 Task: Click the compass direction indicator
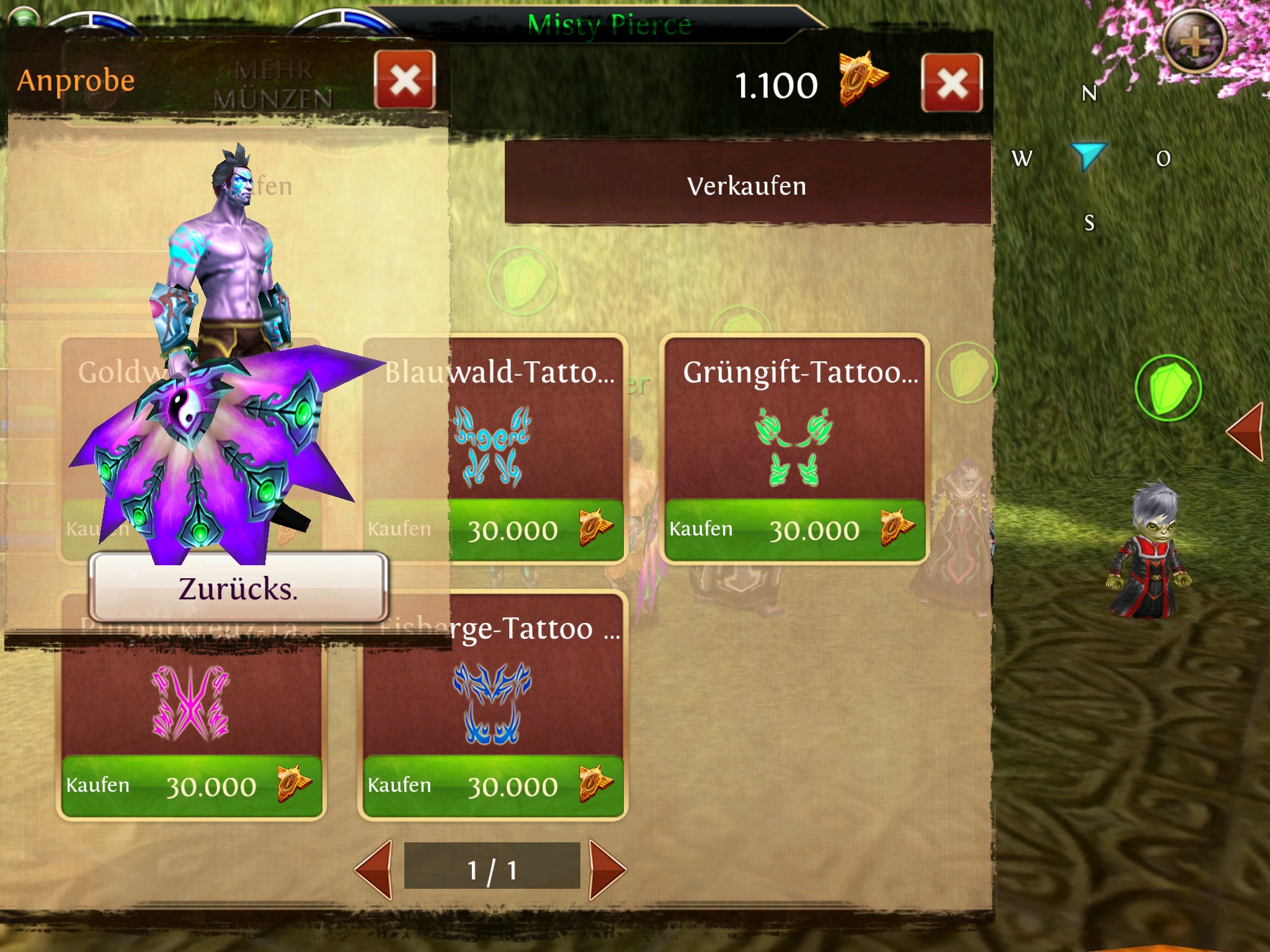tap(1088, 156)
